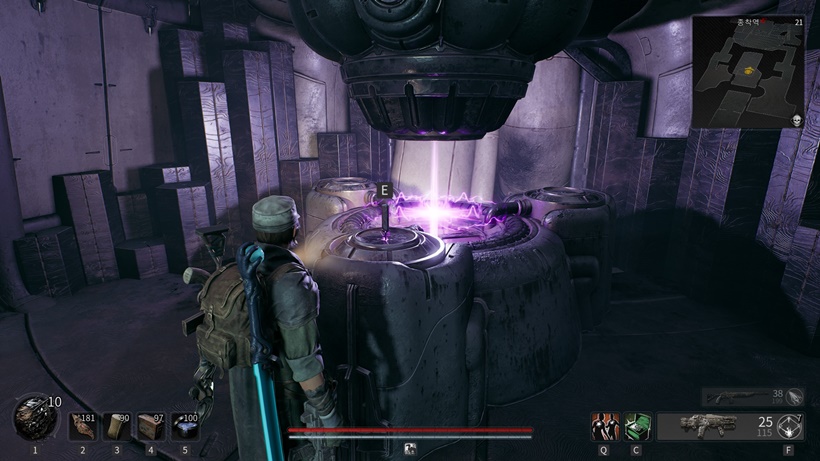Select the bandage roll item with count 90
The height and width of the screenshot is (461, 820).
click(x=117, y=427)
